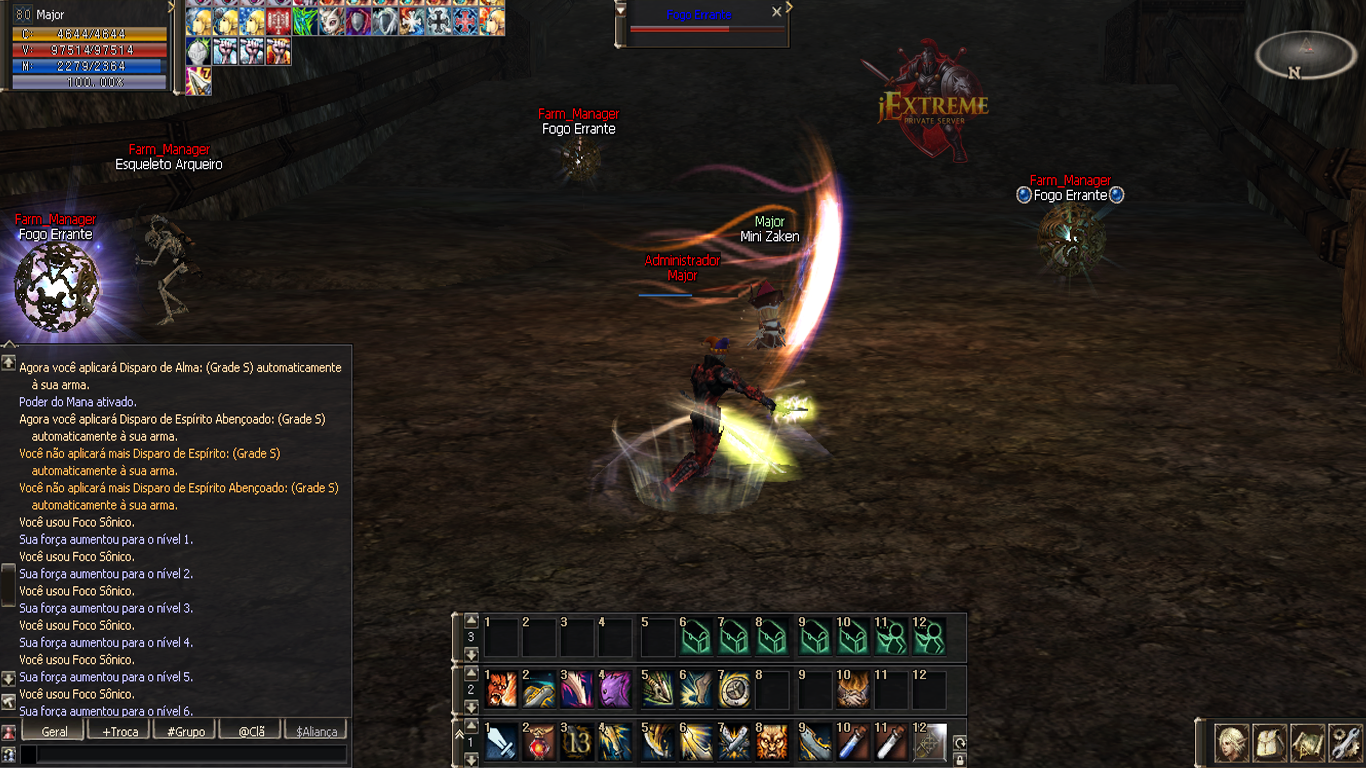Close the Fogo Errante target window
1366x768 pixels.
[x=777, y=12]
